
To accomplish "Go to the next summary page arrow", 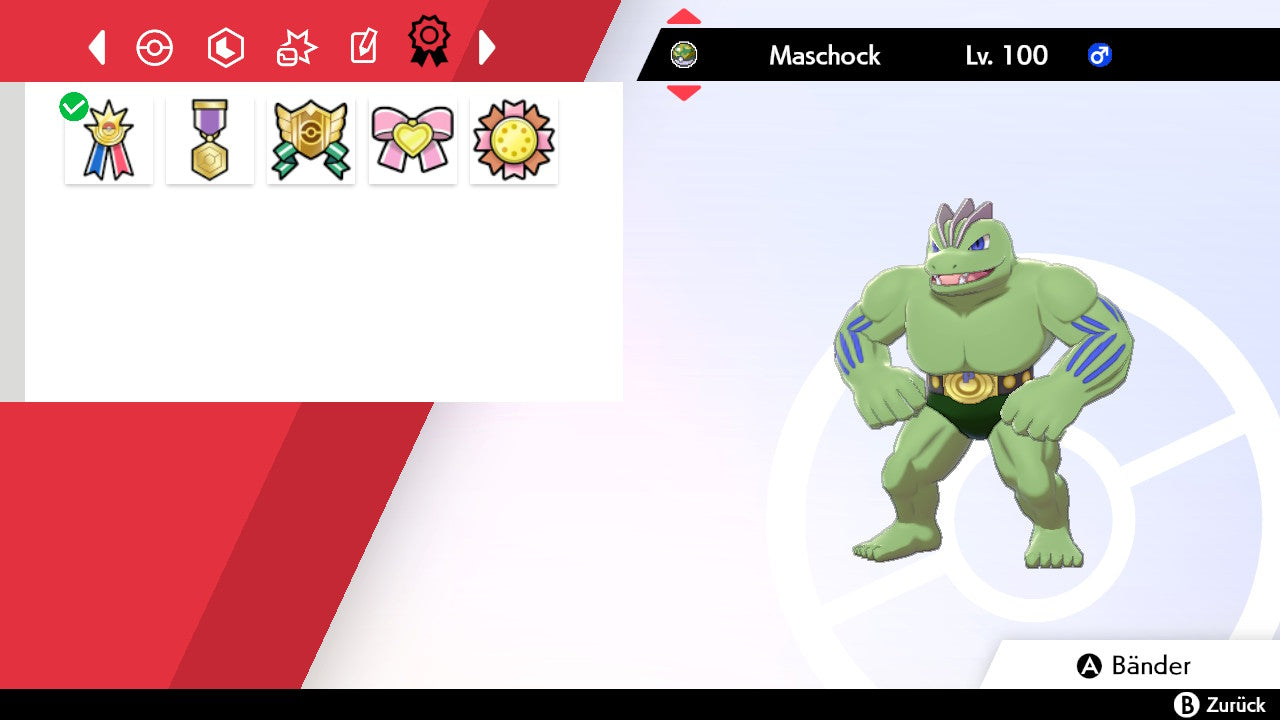I will pos(487,47).
